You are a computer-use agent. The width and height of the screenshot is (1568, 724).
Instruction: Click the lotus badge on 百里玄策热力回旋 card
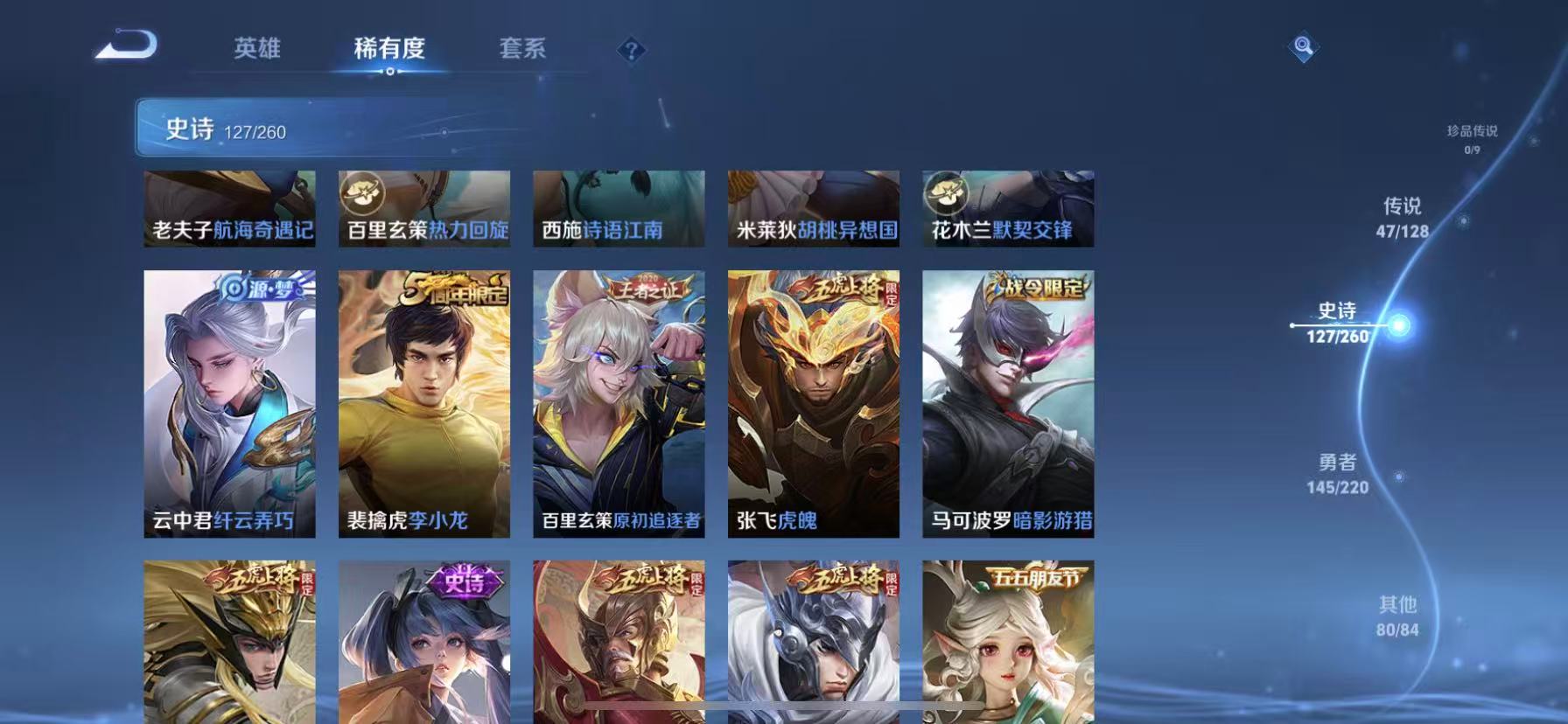364,191
